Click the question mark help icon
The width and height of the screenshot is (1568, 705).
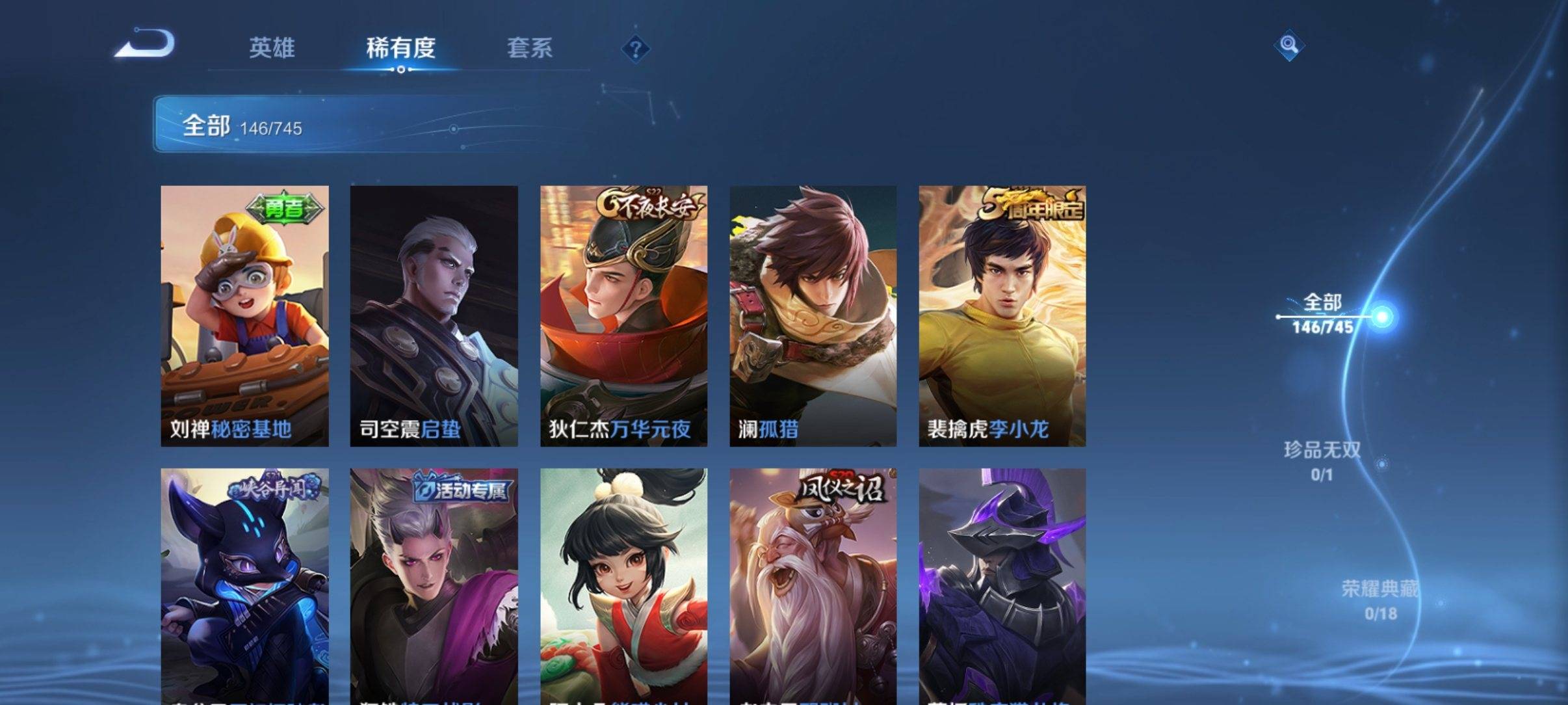tap(635, 49)
